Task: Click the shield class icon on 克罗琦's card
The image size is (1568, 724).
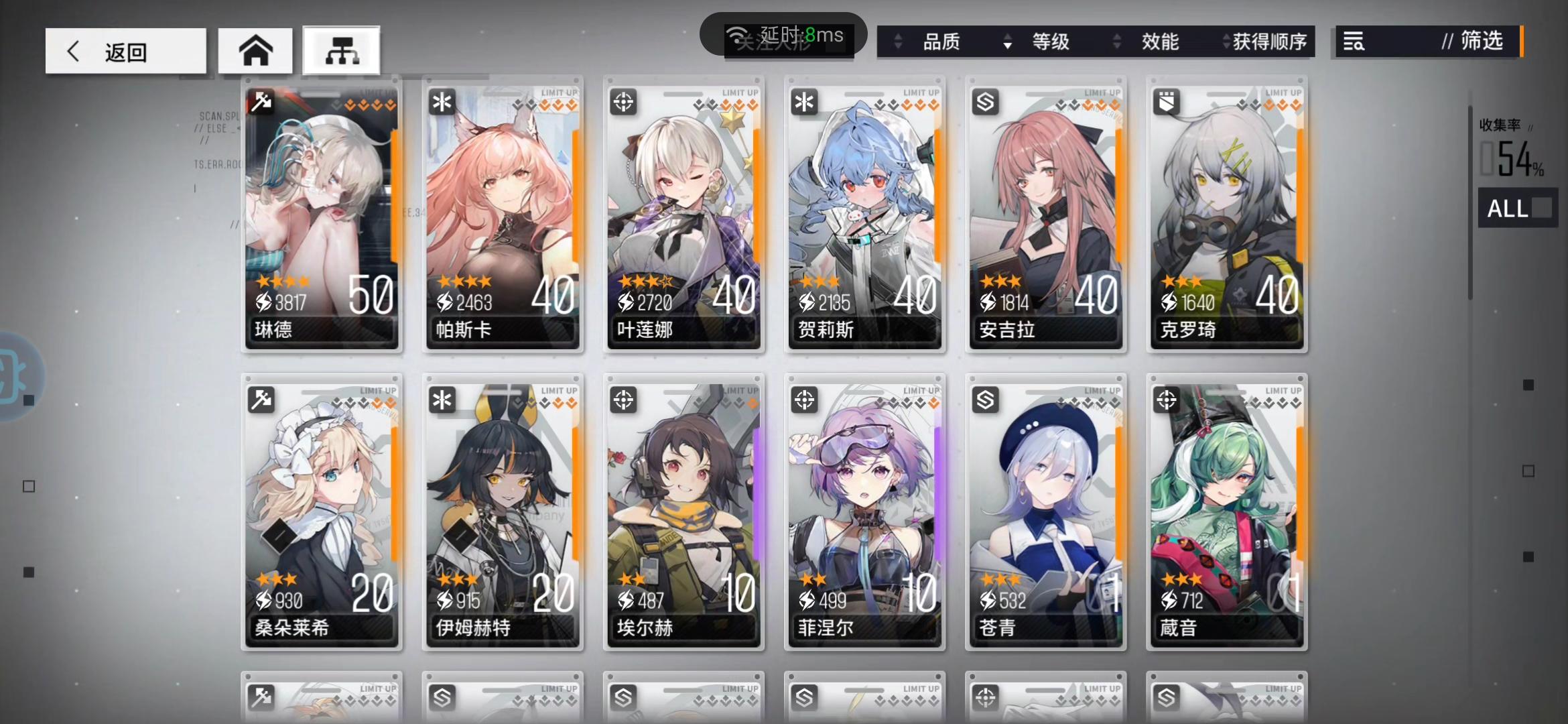Action: [1166, 103]
